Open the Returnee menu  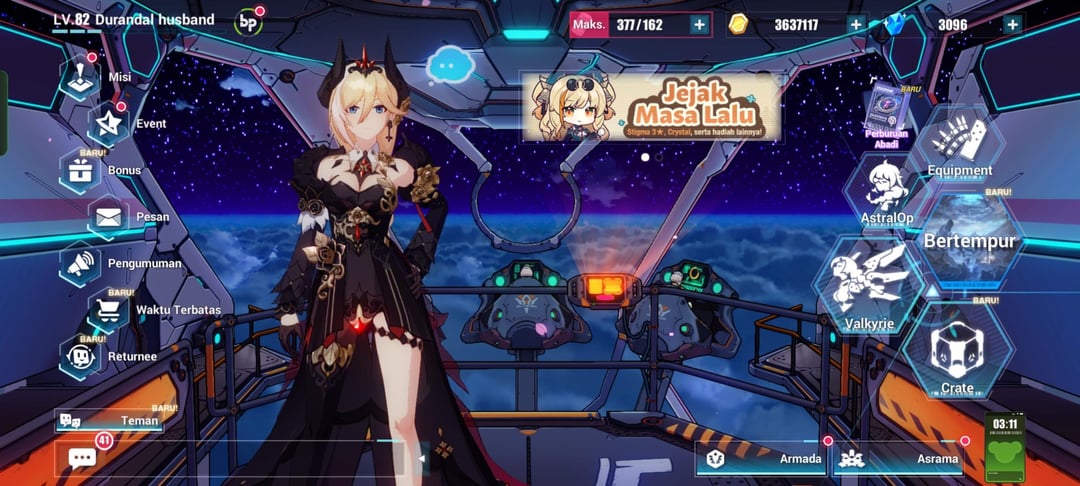[x=83, y=356]
